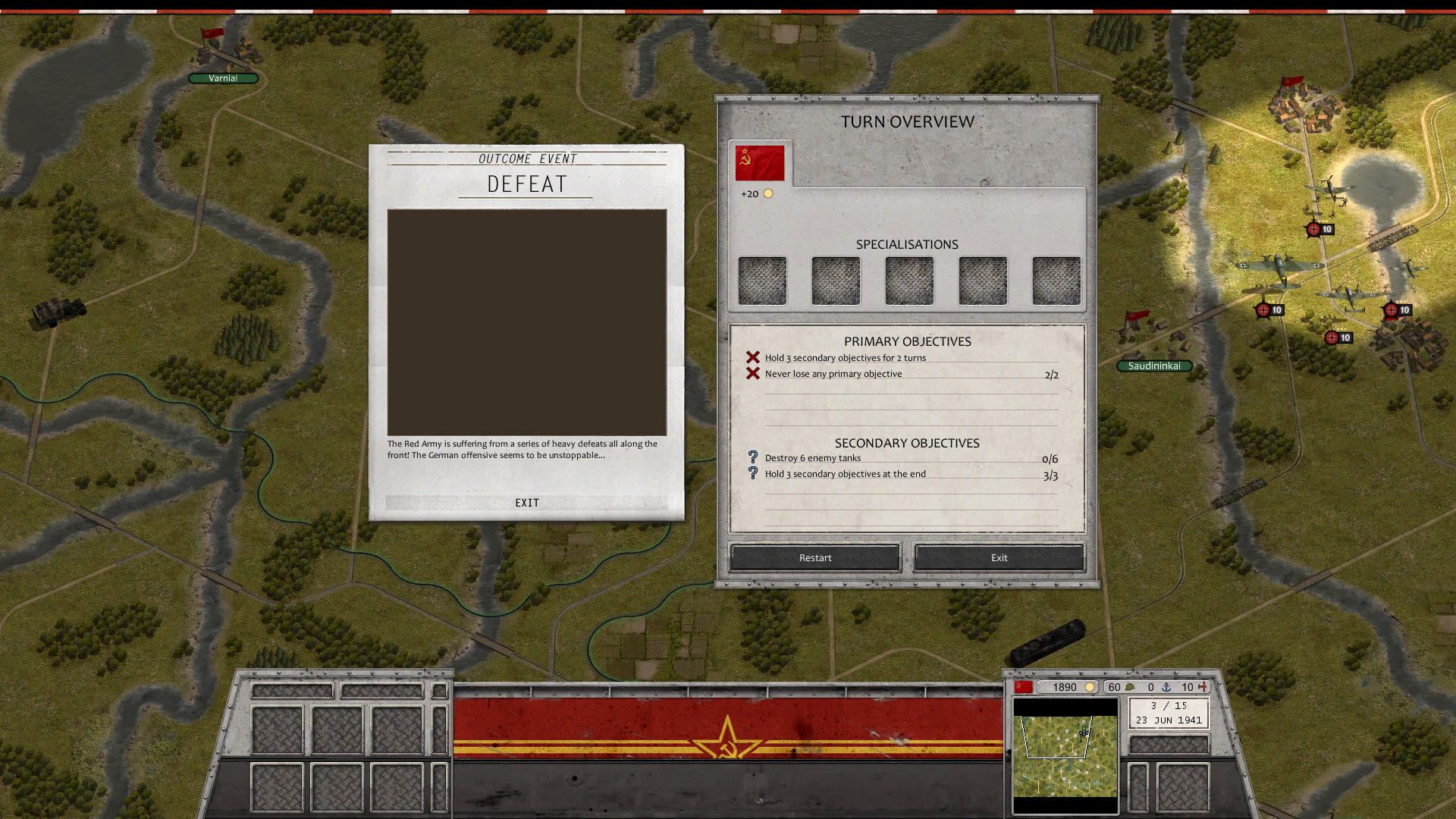1456x819 pixels.
Task: Click EXIT on the Defeat outcome event
Action: [527, 502]
